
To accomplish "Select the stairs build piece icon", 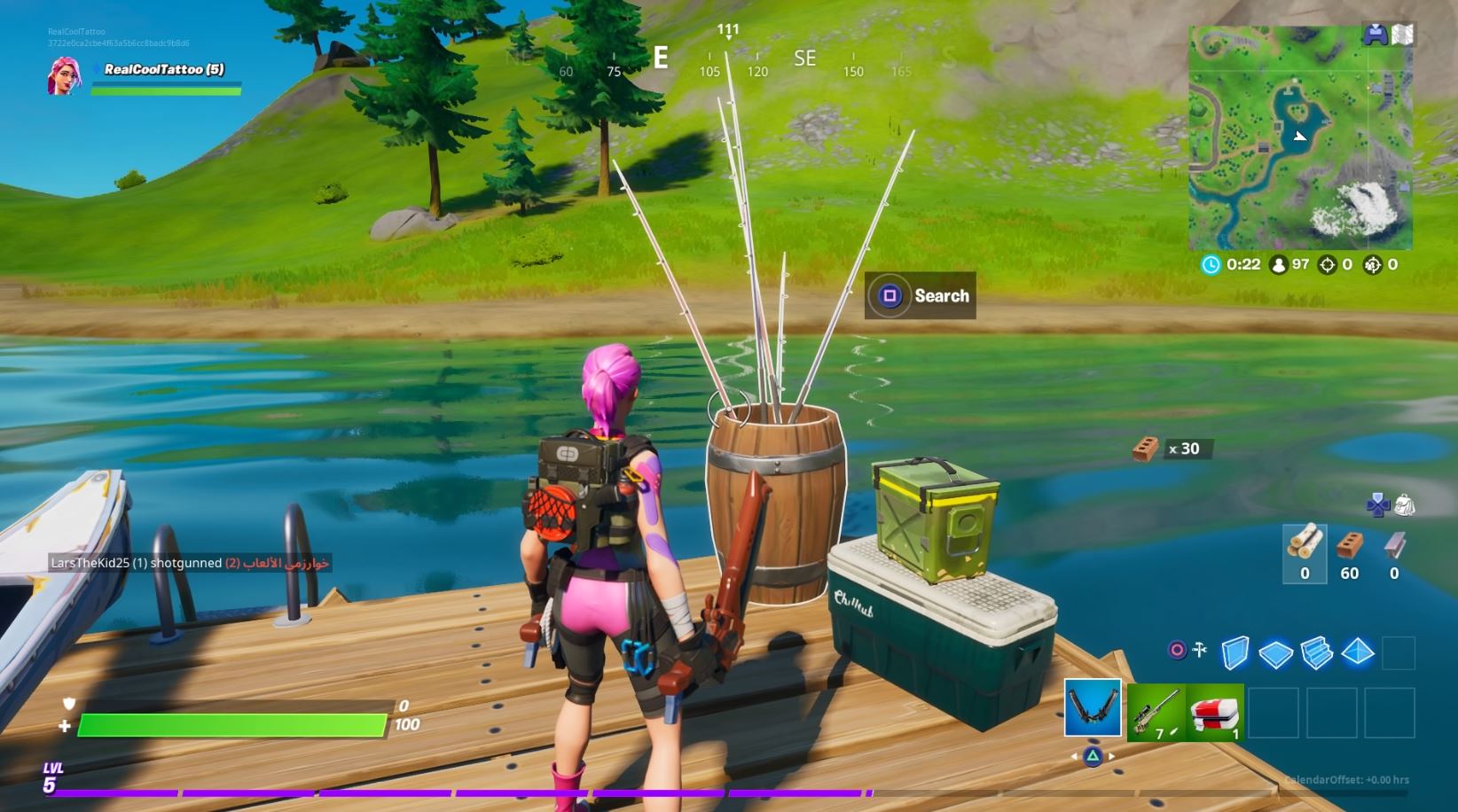I will tap(1316, 652).
